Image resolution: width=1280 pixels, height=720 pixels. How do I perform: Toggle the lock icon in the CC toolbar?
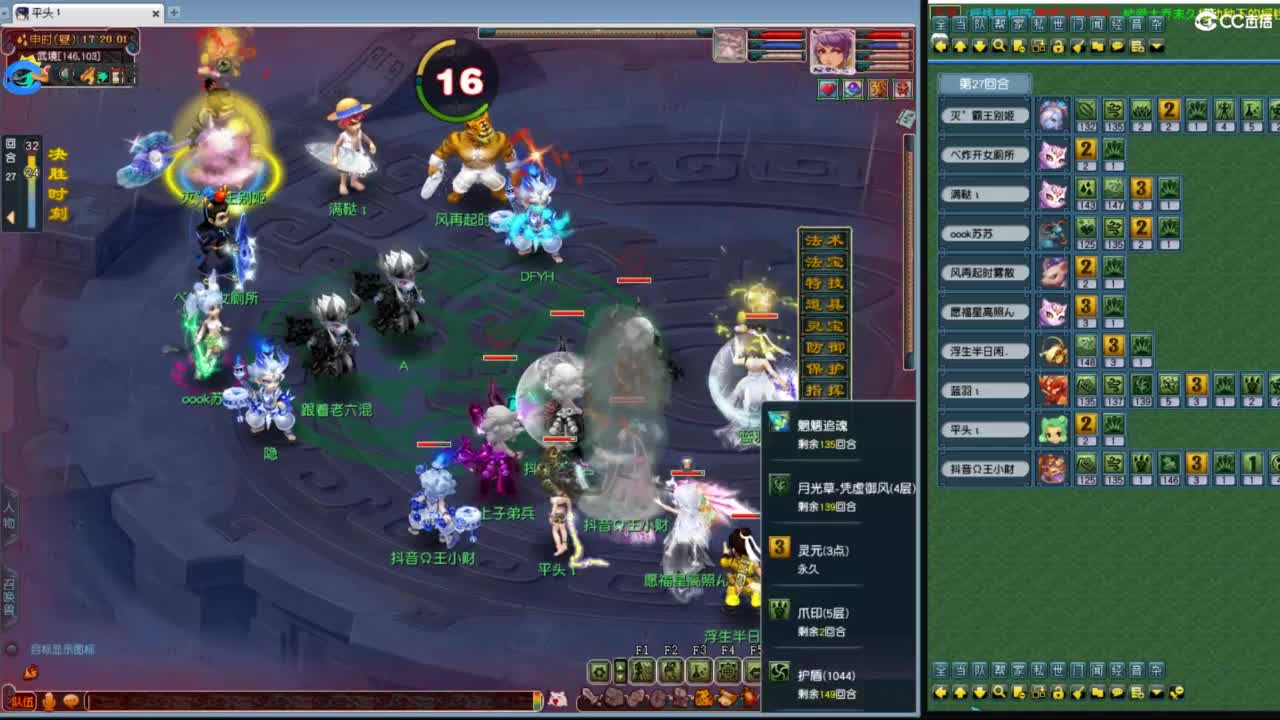coord(1058,45)
